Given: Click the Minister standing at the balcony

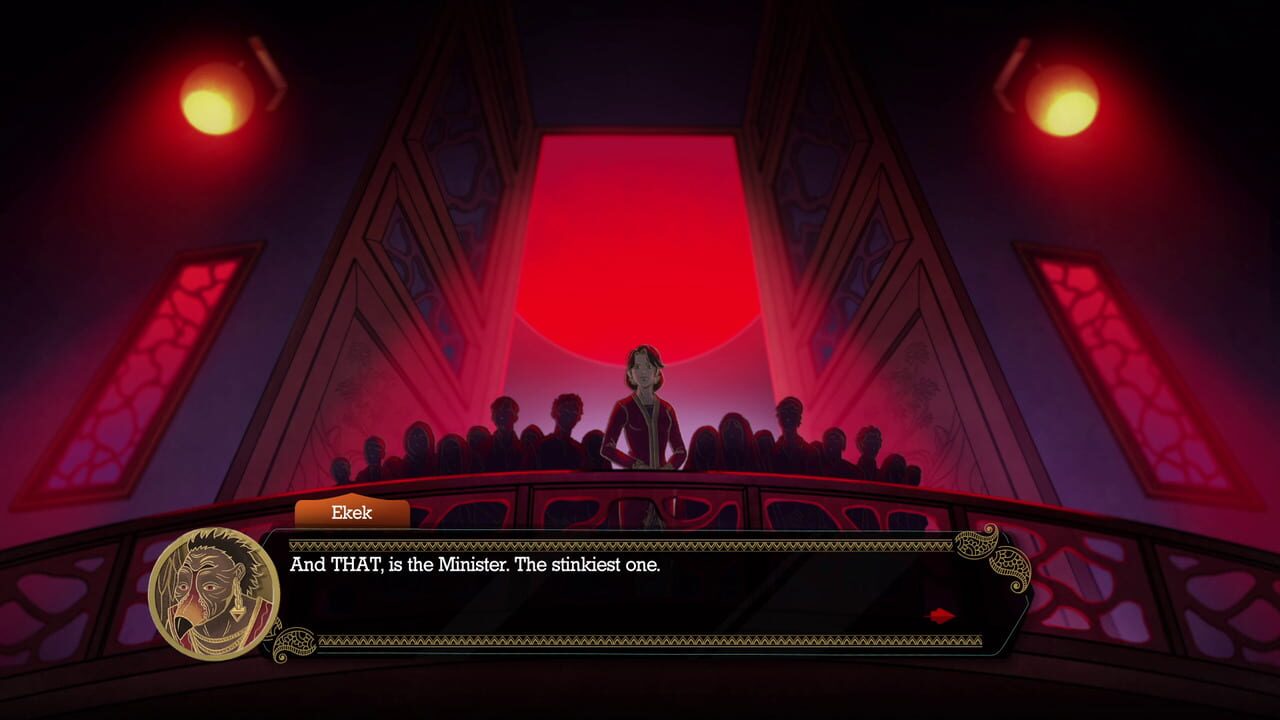Looking at the screenshot, I should pyautogui.click(x=647, y=400).
